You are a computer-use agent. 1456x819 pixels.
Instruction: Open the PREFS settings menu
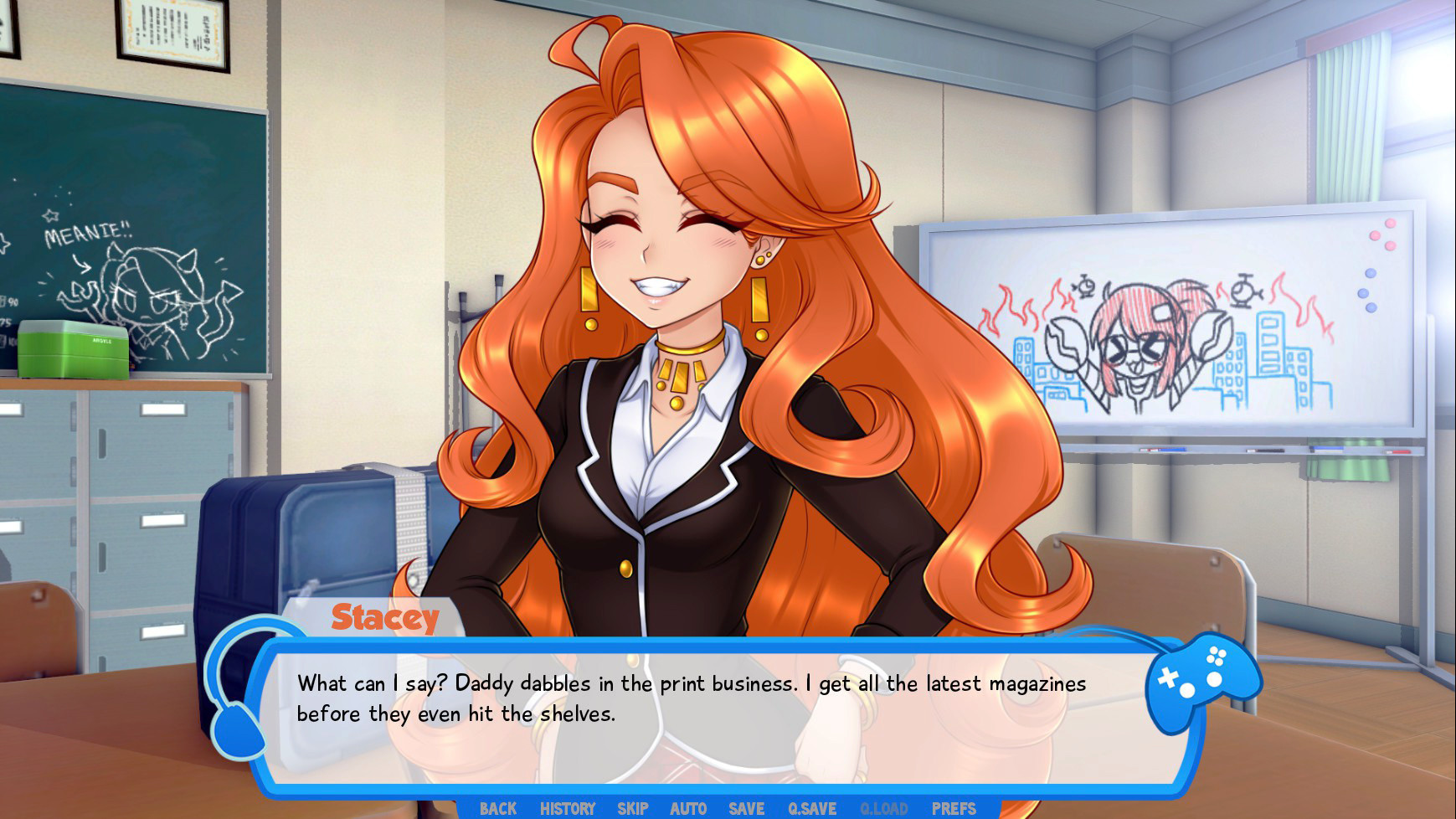[954, 809]
